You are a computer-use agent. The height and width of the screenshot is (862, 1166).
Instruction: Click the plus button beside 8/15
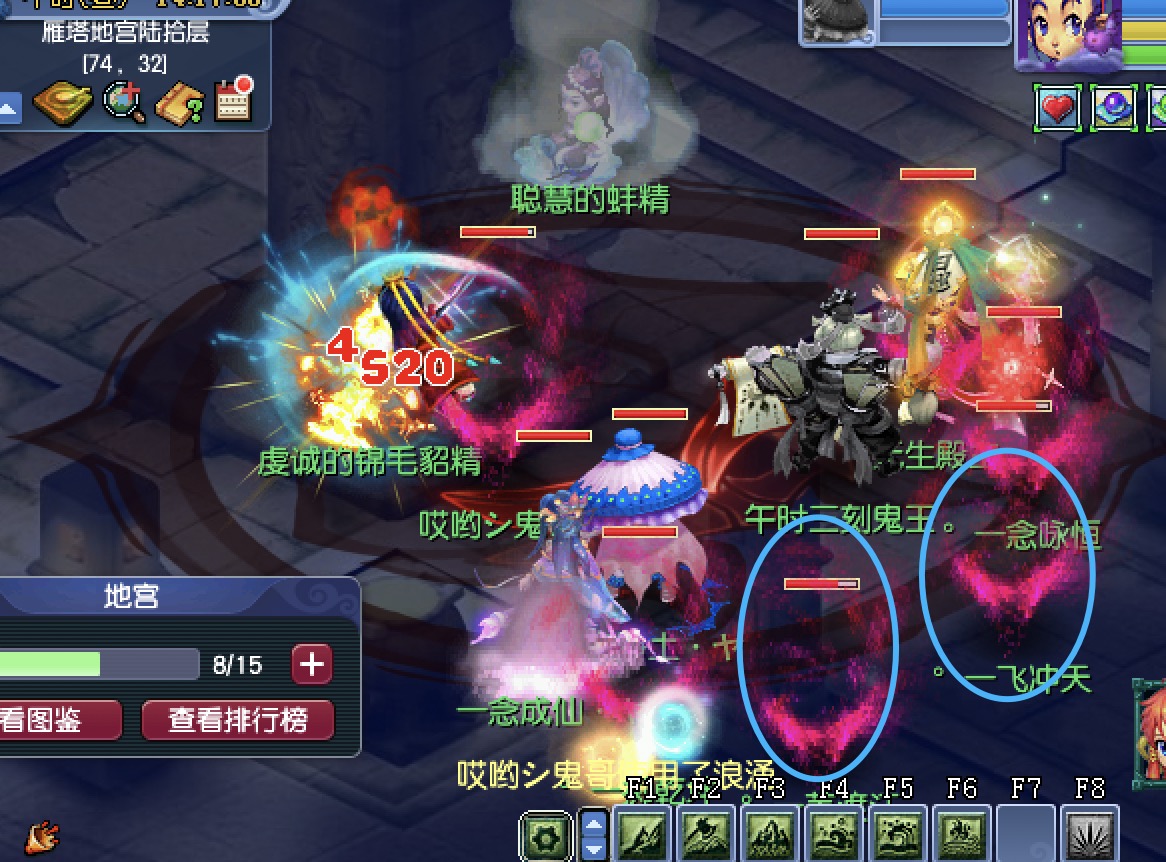(x=312, y=664)
